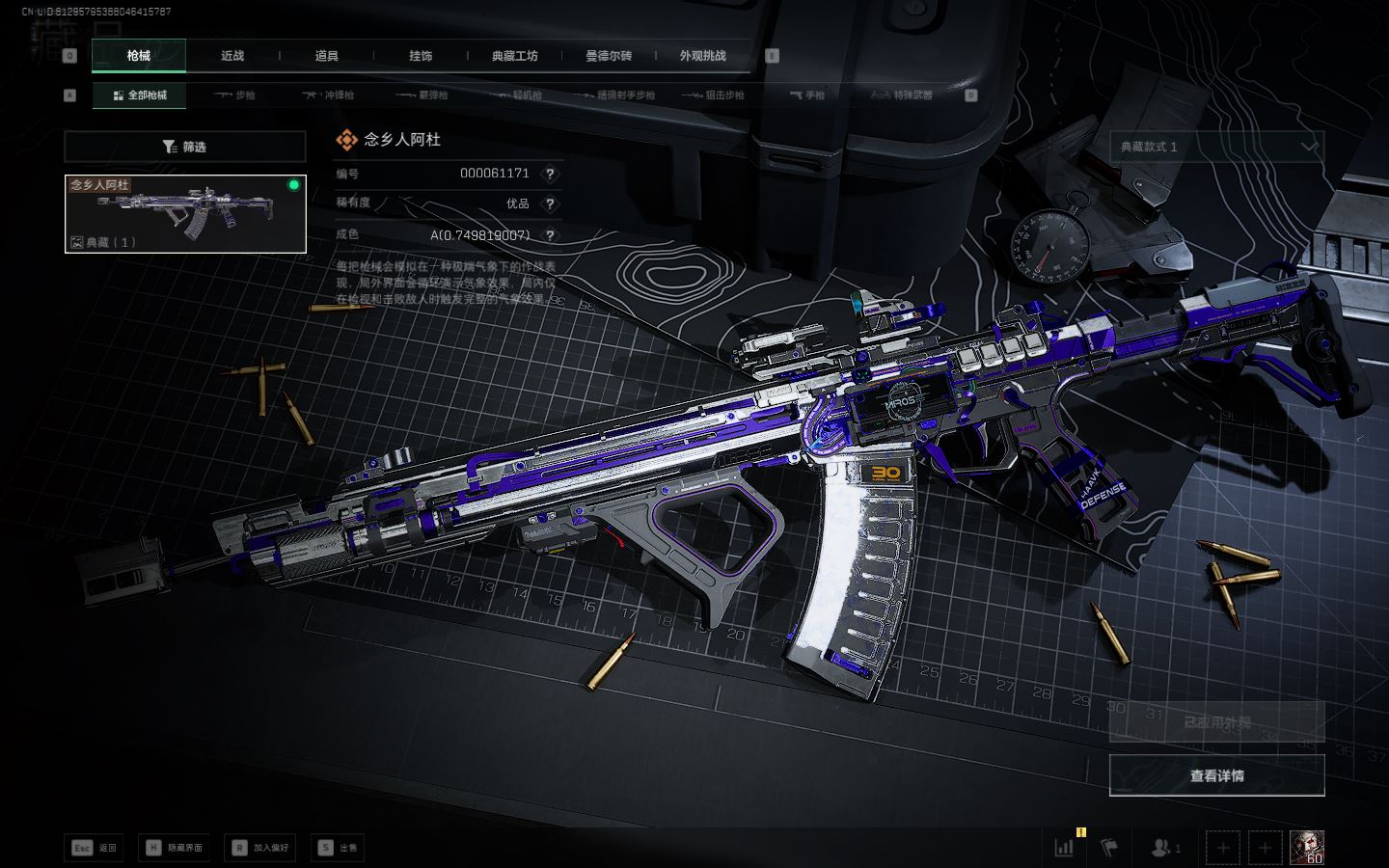1389x868 pixels.
Task: Go to the 典藏工坊 workshop tab
Action: coord(514,56)
